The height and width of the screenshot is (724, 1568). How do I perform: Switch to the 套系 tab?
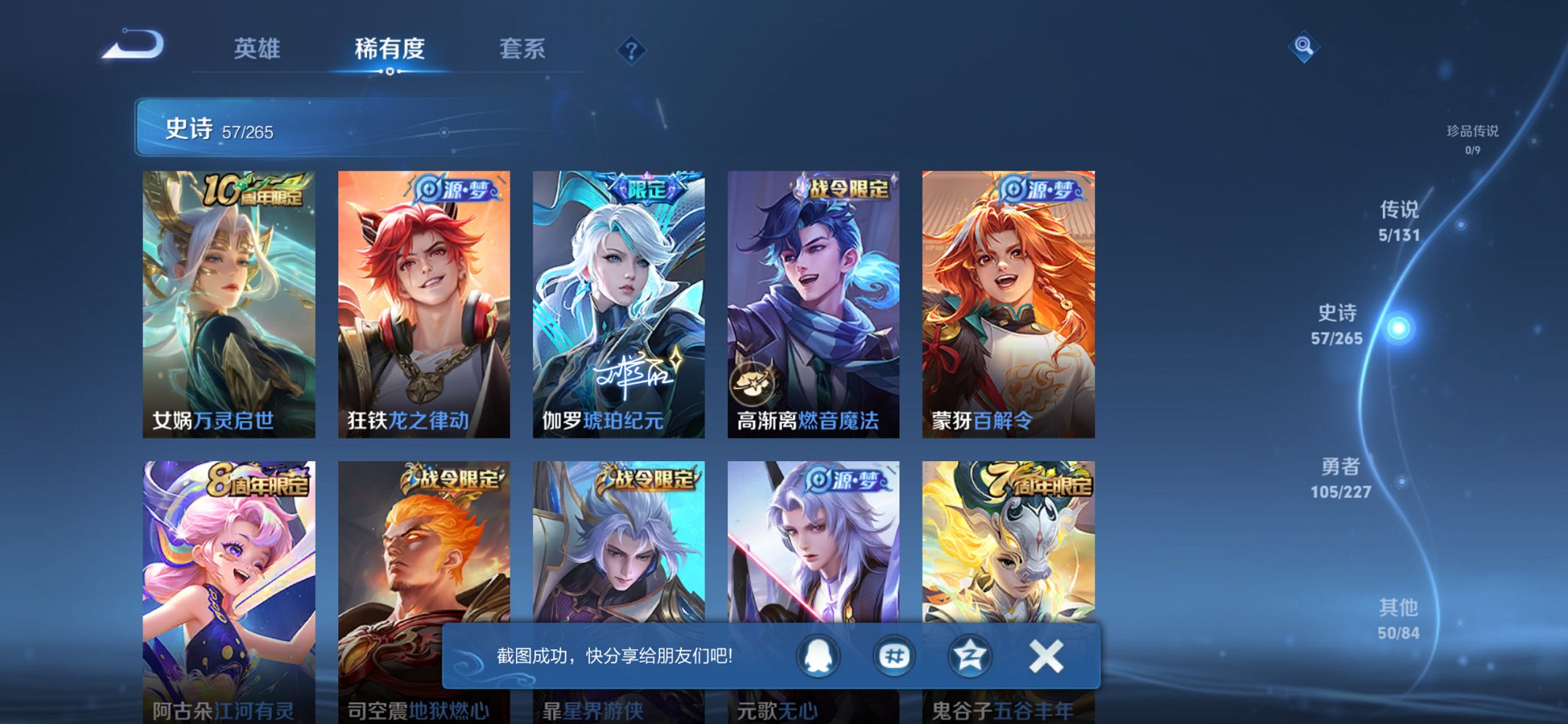524,50
